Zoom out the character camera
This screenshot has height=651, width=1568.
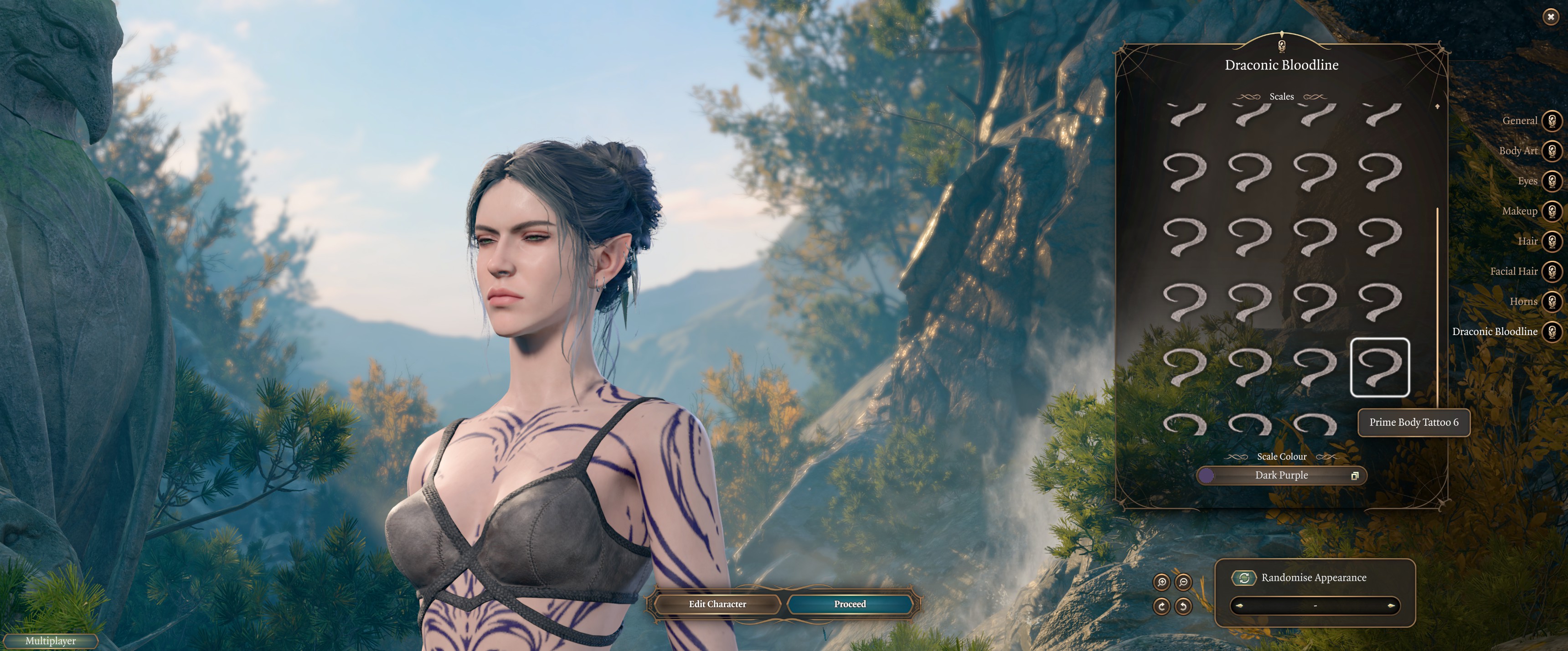[x=1183, y=582]
